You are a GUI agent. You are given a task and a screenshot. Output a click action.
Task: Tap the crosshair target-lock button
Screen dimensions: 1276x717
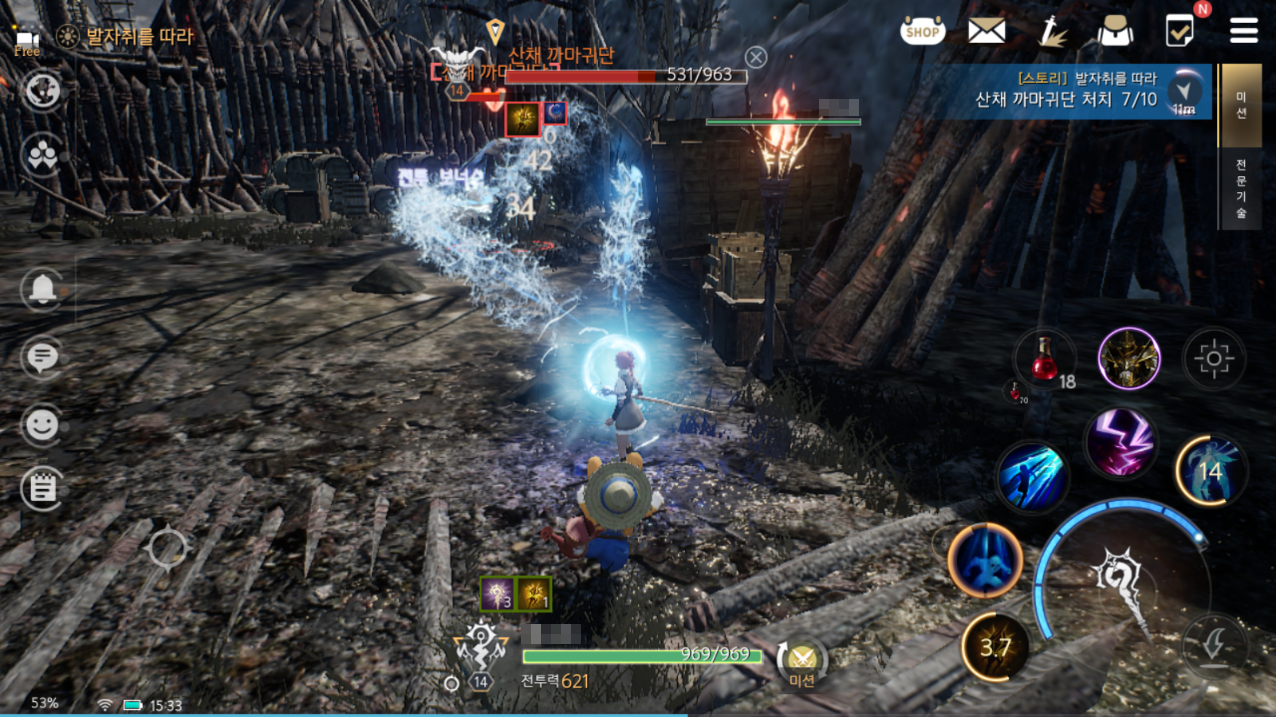click(x=1214, y=358)
